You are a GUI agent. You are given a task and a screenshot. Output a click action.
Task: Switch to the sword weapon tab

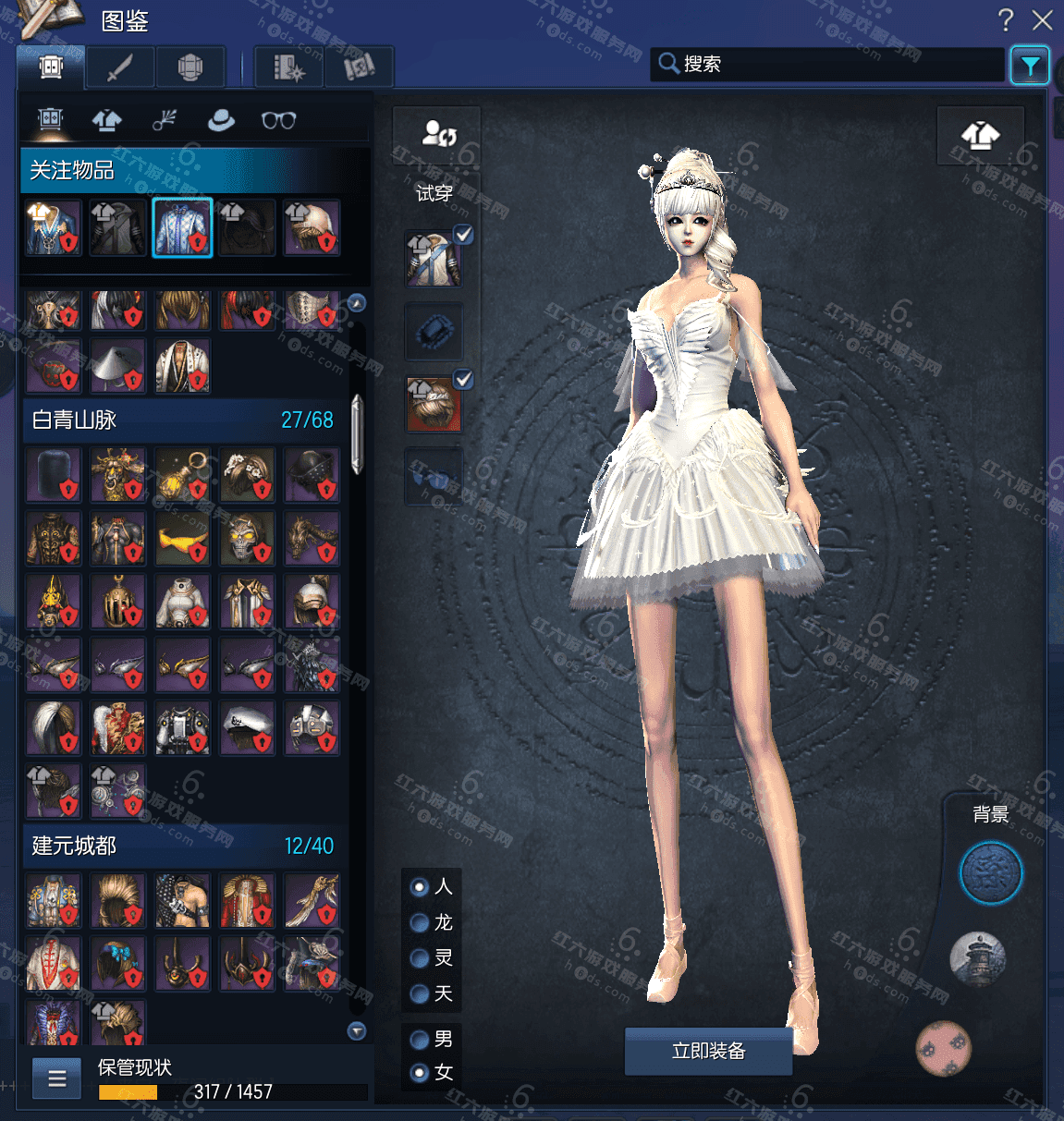coord(120,67)
